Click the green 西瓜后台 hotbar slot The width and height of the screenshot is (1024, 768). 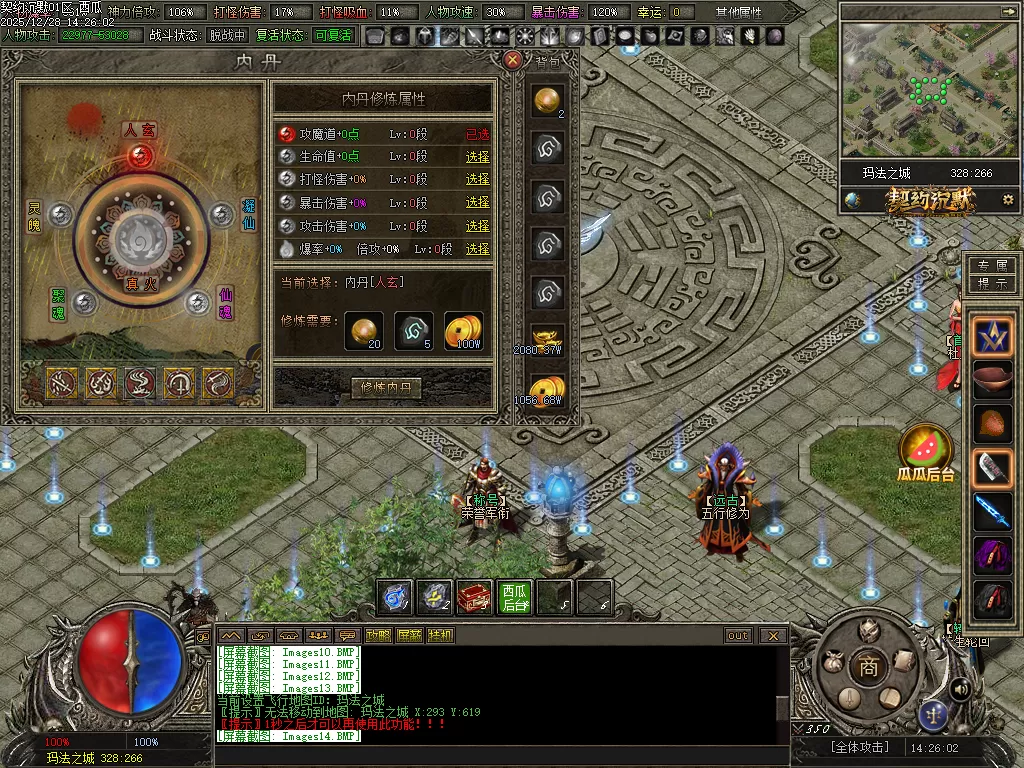point(515,597)
